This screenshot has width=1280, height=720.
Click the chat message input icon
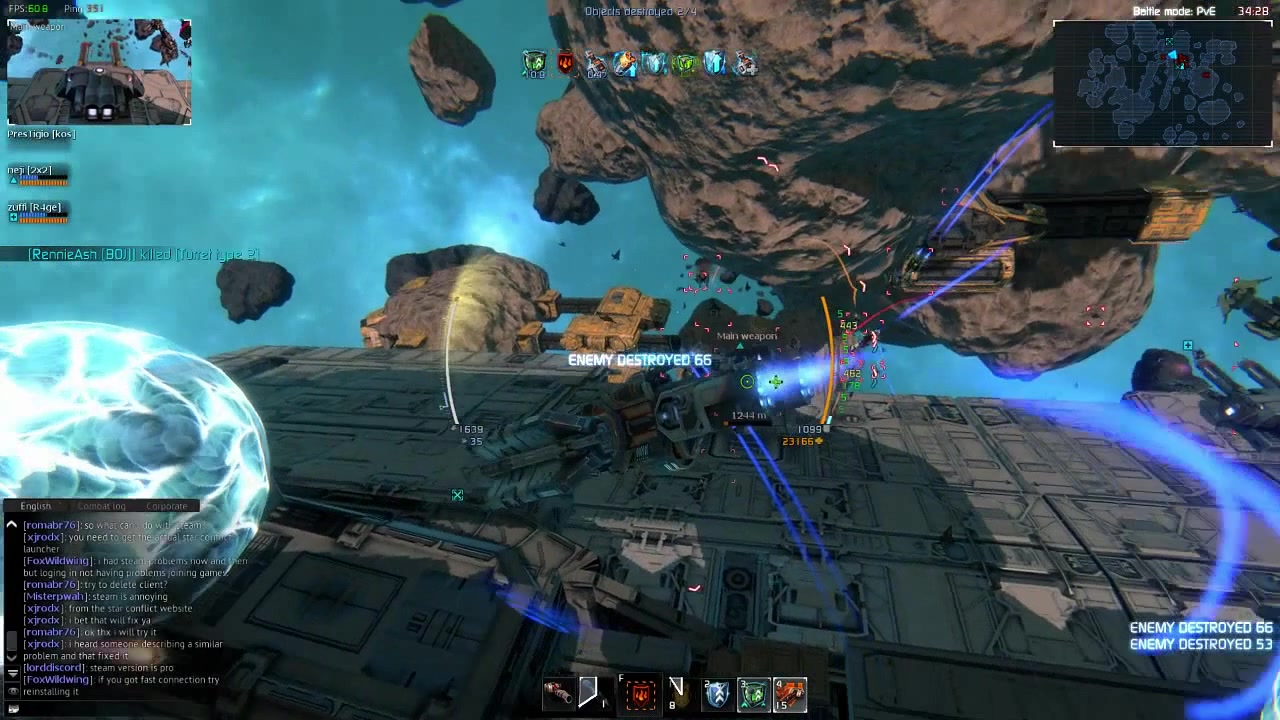(12, 709)
